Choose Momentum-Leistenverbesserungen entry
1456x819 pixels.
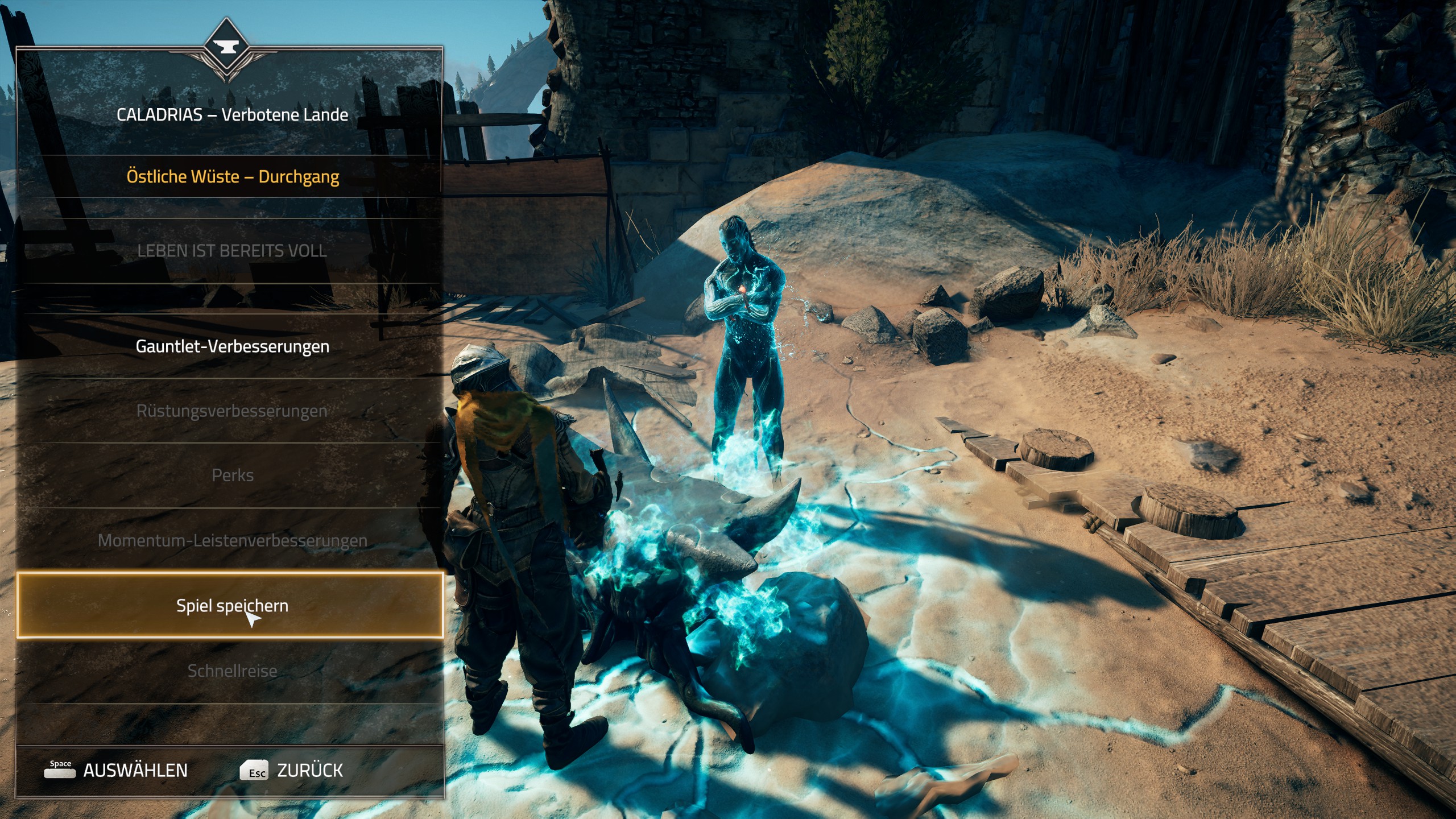(x=232, y=540)
